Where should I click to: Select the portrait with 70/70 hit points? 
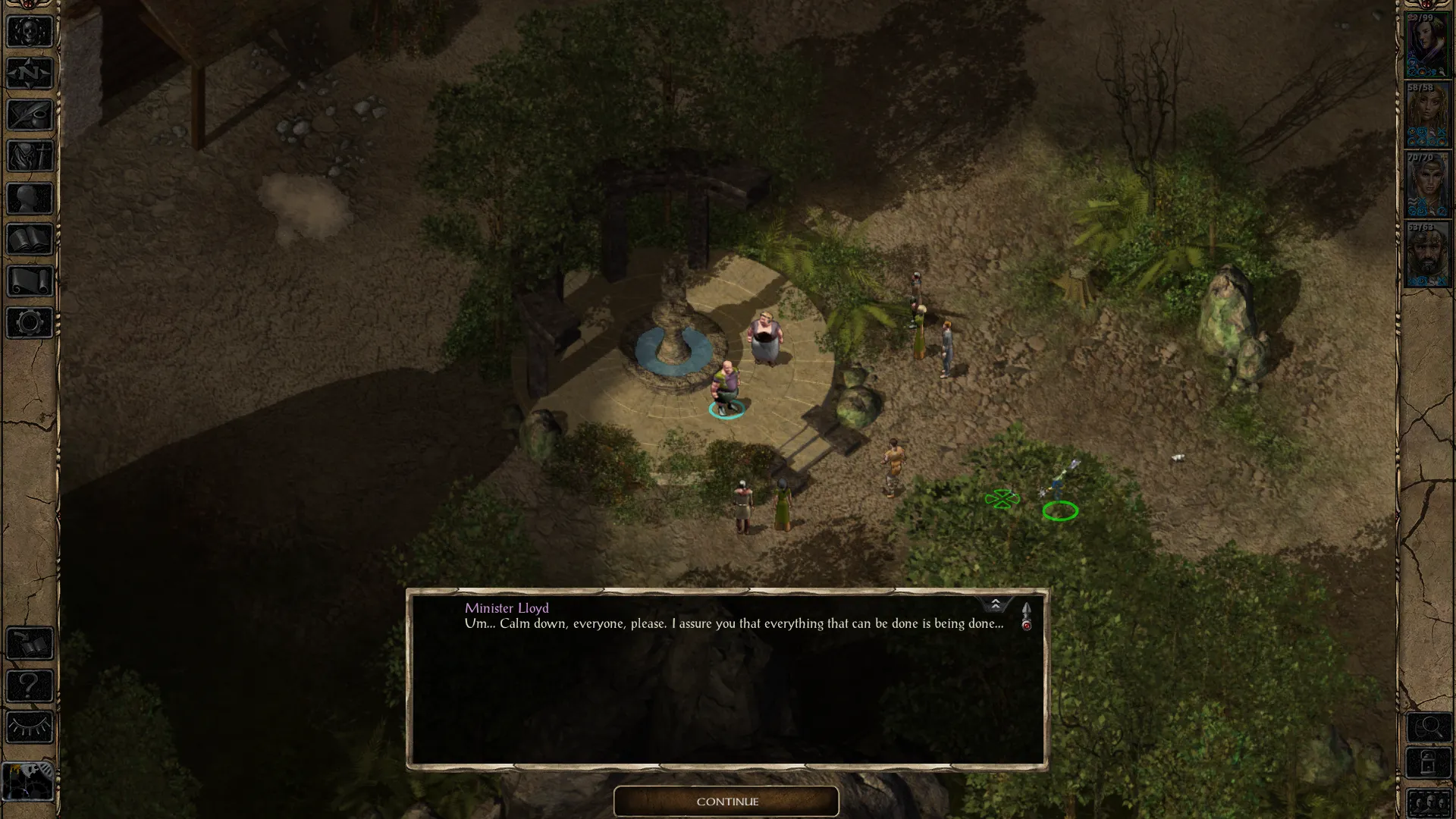click(1427, 185)
